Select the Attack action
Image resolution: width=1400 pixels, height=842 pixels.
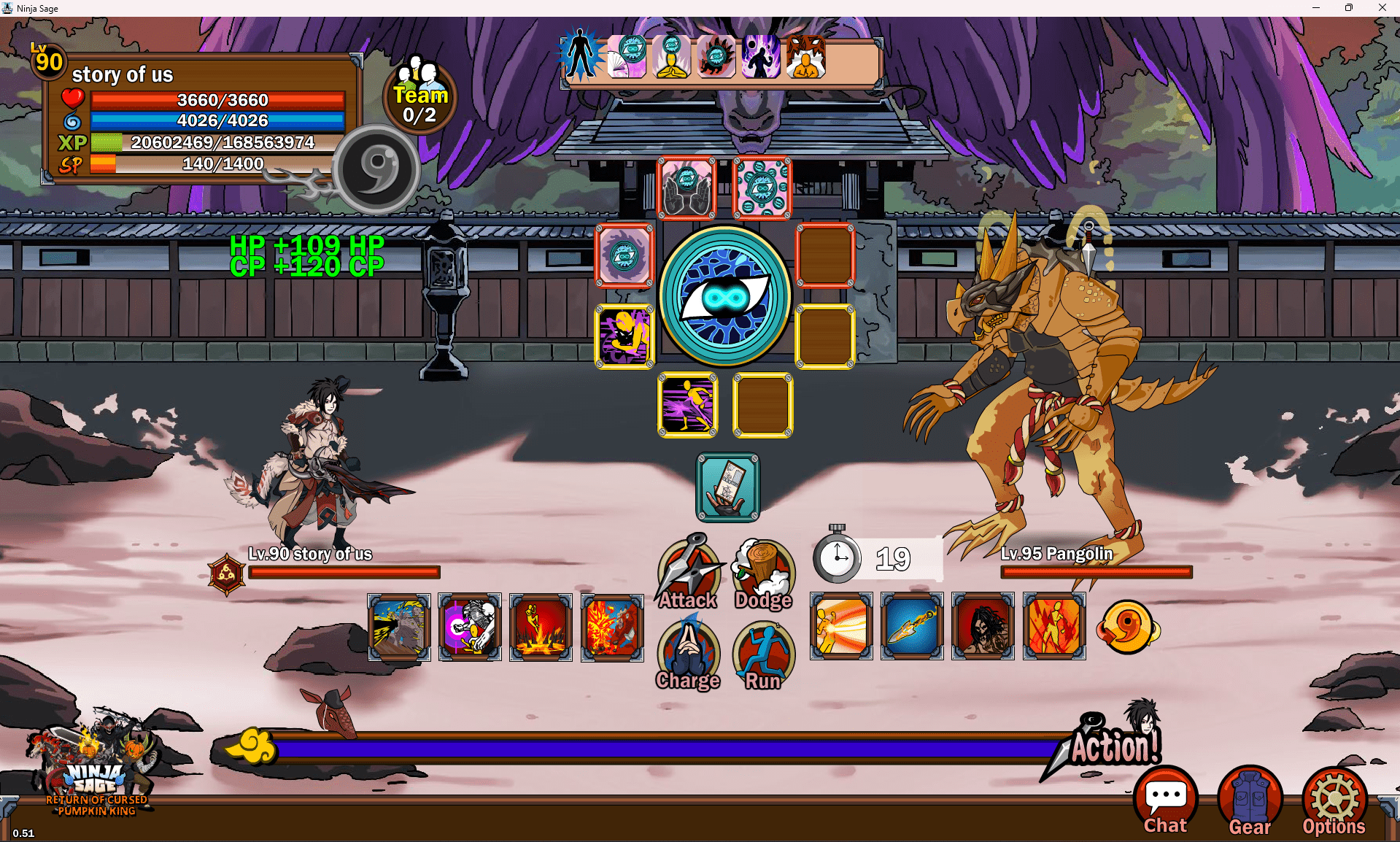pyautogui.click(x=688, y=573)
